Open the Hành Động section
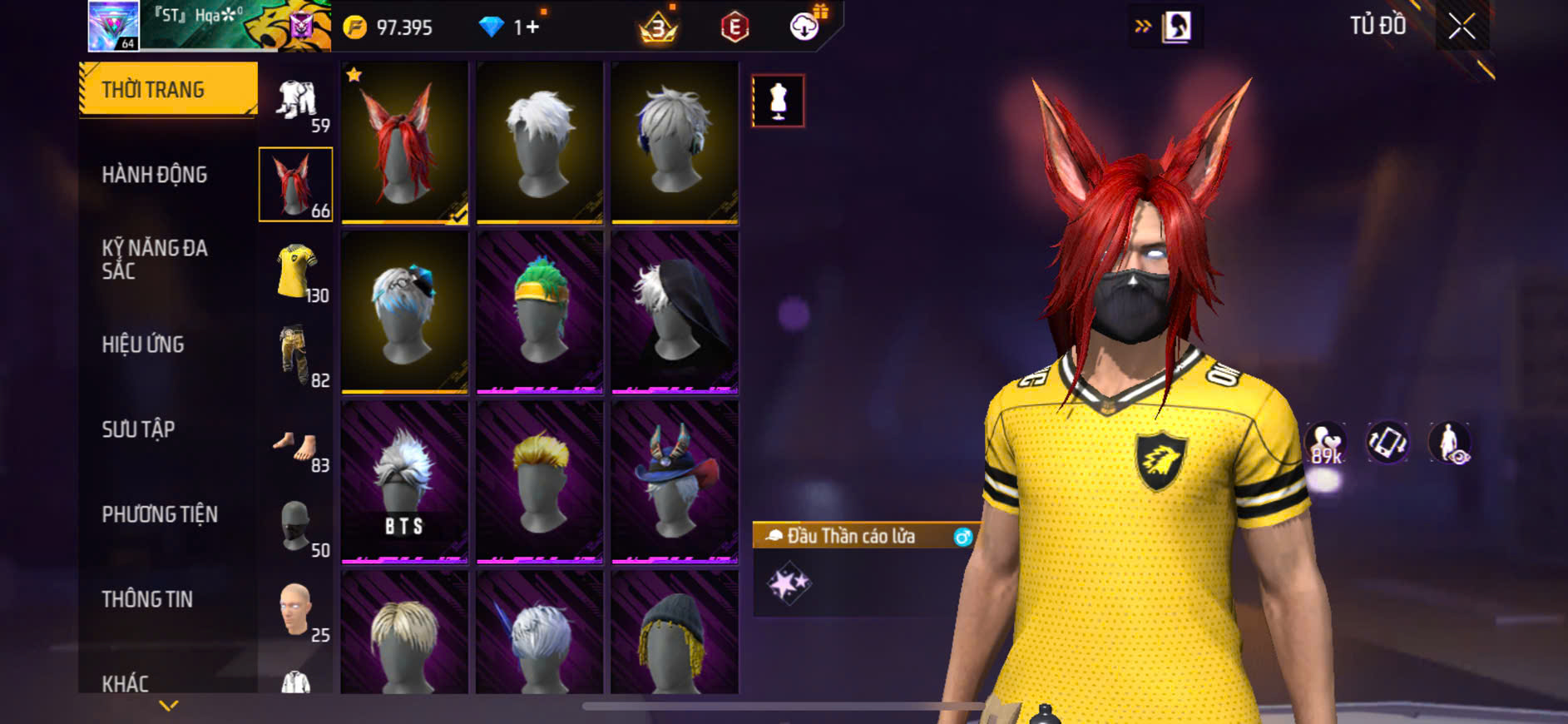 [x=155, y=175]
